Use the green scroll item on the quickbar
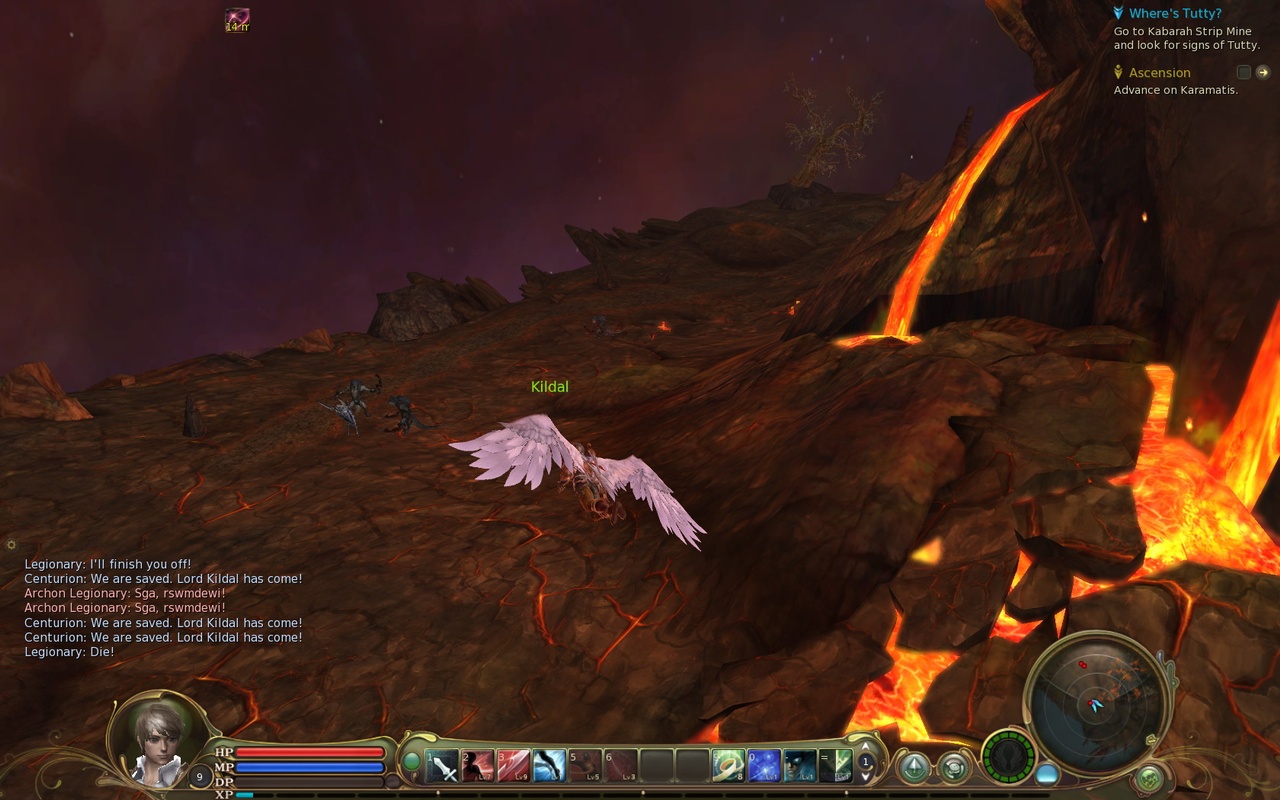Image resolution: width=1280 pixels, height=800 pixels. point(726,765)
